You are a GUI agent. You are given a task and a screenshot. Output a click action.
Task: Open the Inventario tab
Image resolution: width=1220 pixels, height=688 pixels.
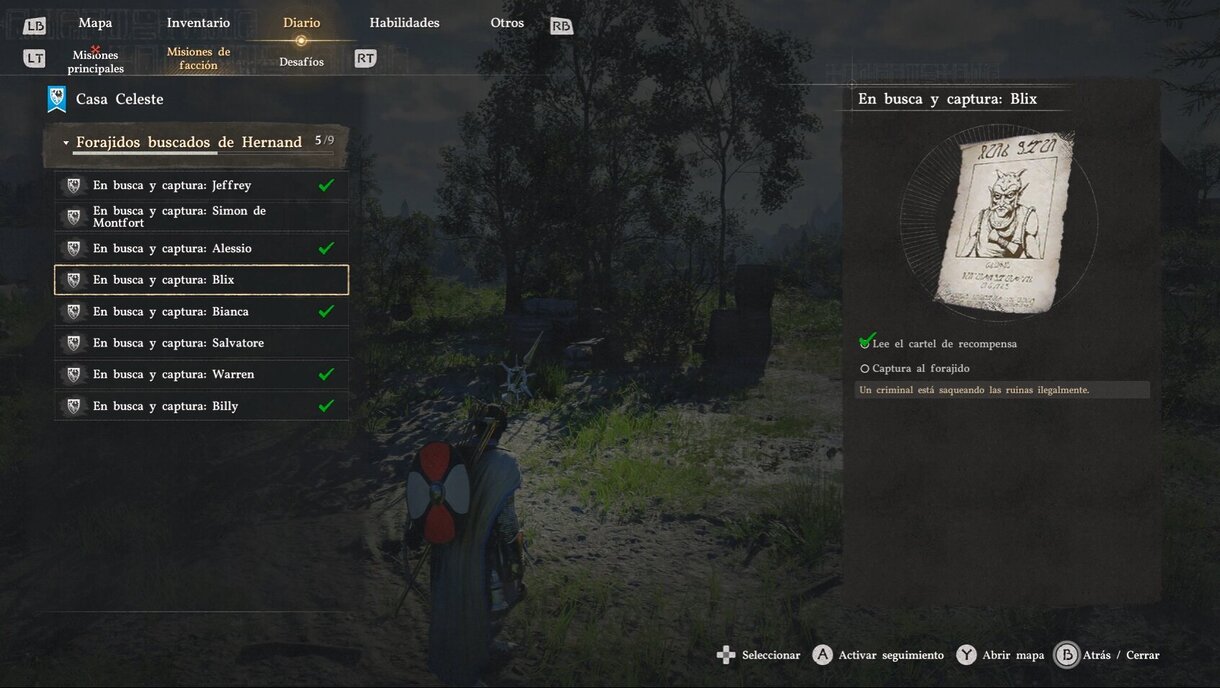pos(198,23)
